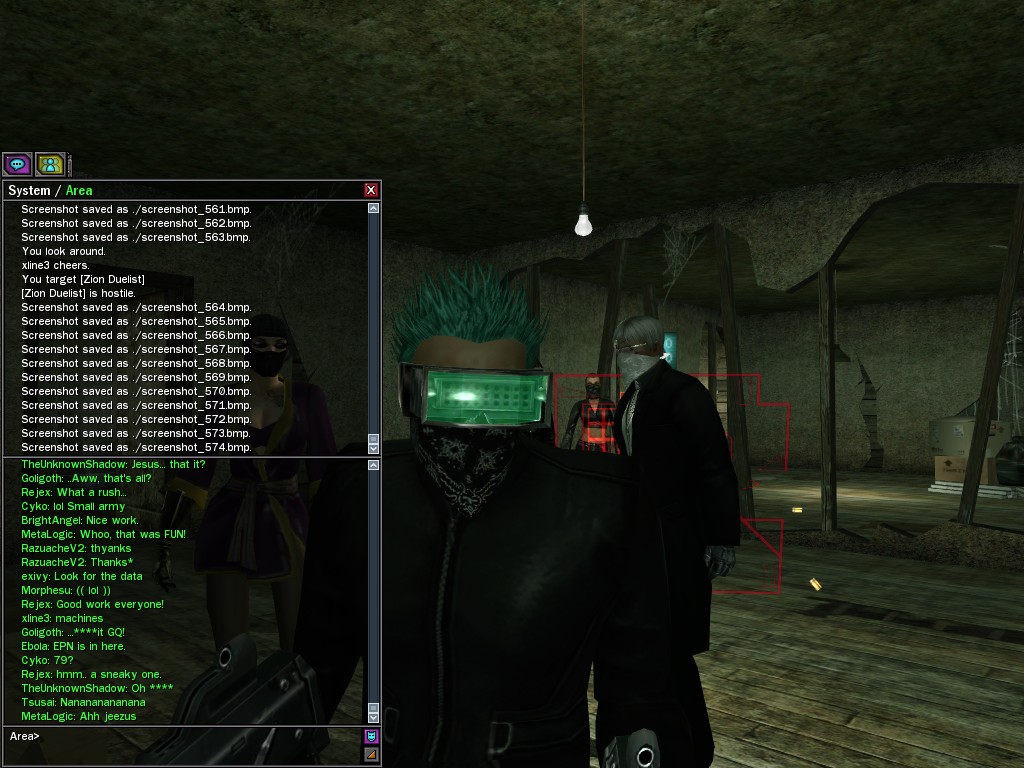1024x768 pixels.
Task: Close the System / Area chat window
Action: pos(371,190)
